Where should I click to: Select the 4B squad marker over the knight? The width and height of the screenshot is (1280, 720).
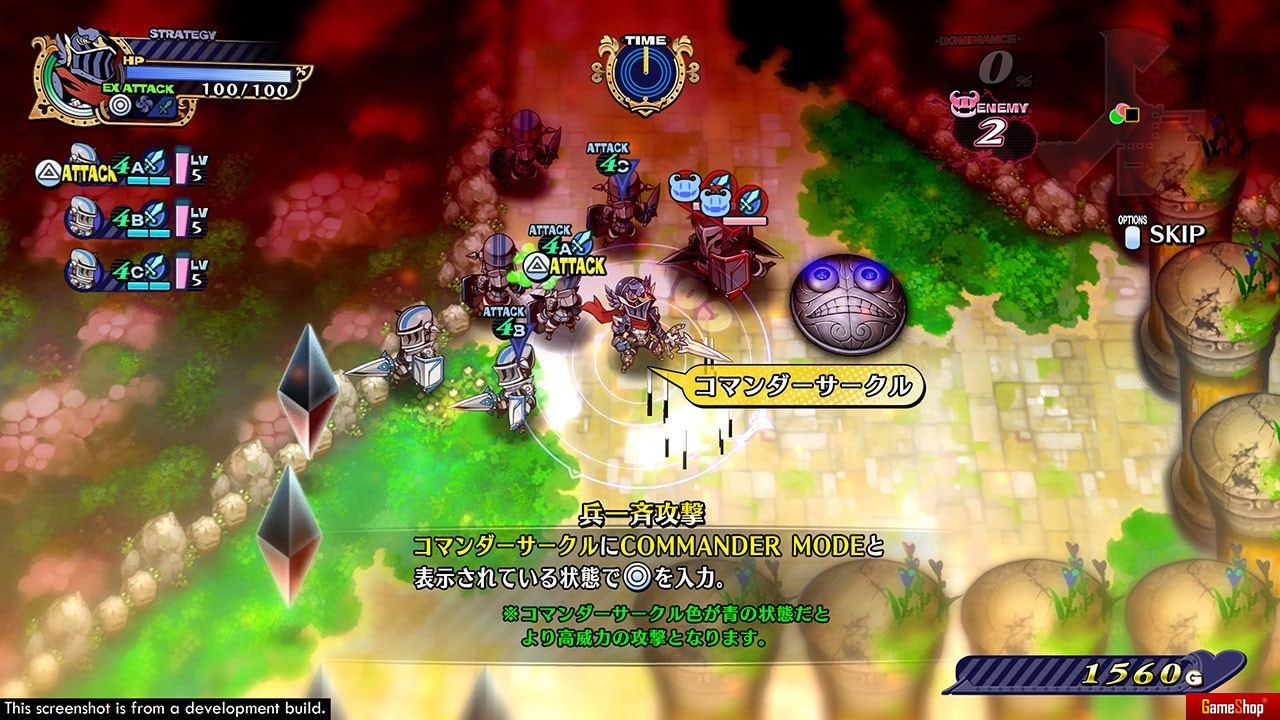pos(507,328)
